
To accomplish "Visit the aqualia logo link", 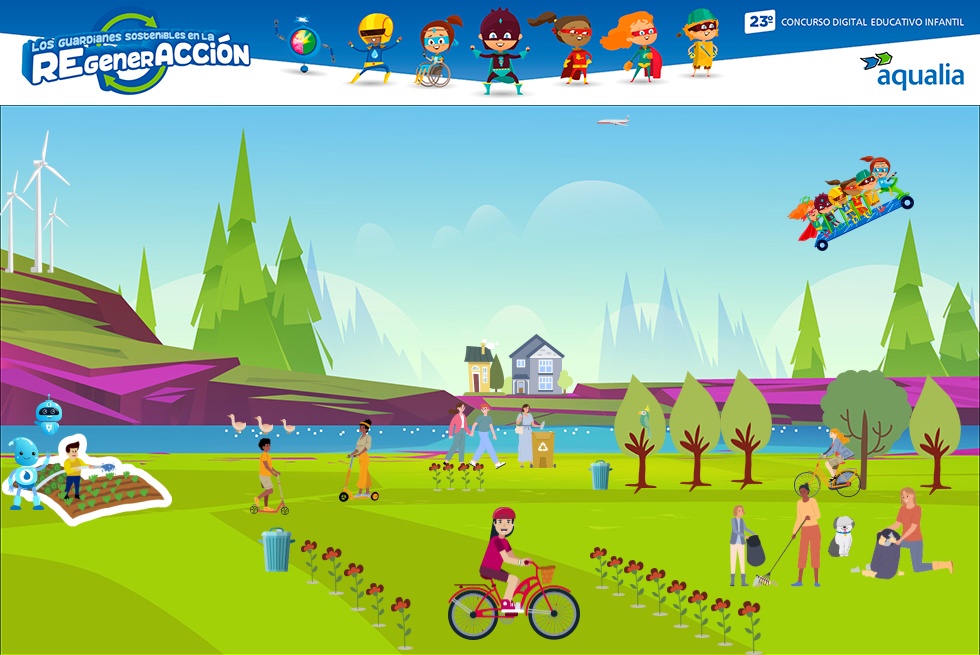I will (x=911, y=70).
